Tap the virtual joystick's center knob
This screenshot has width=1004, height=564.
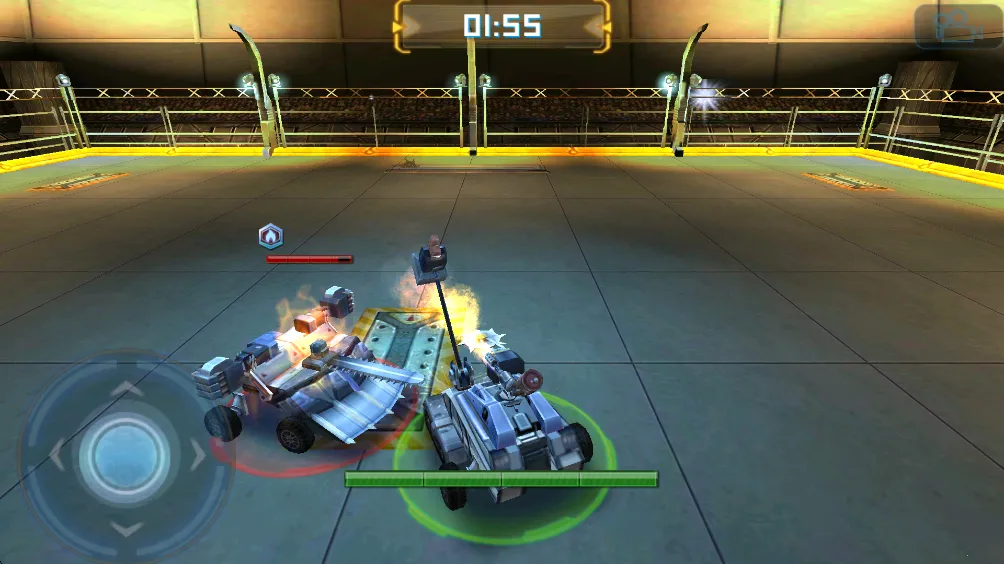(x=124, y=455)
